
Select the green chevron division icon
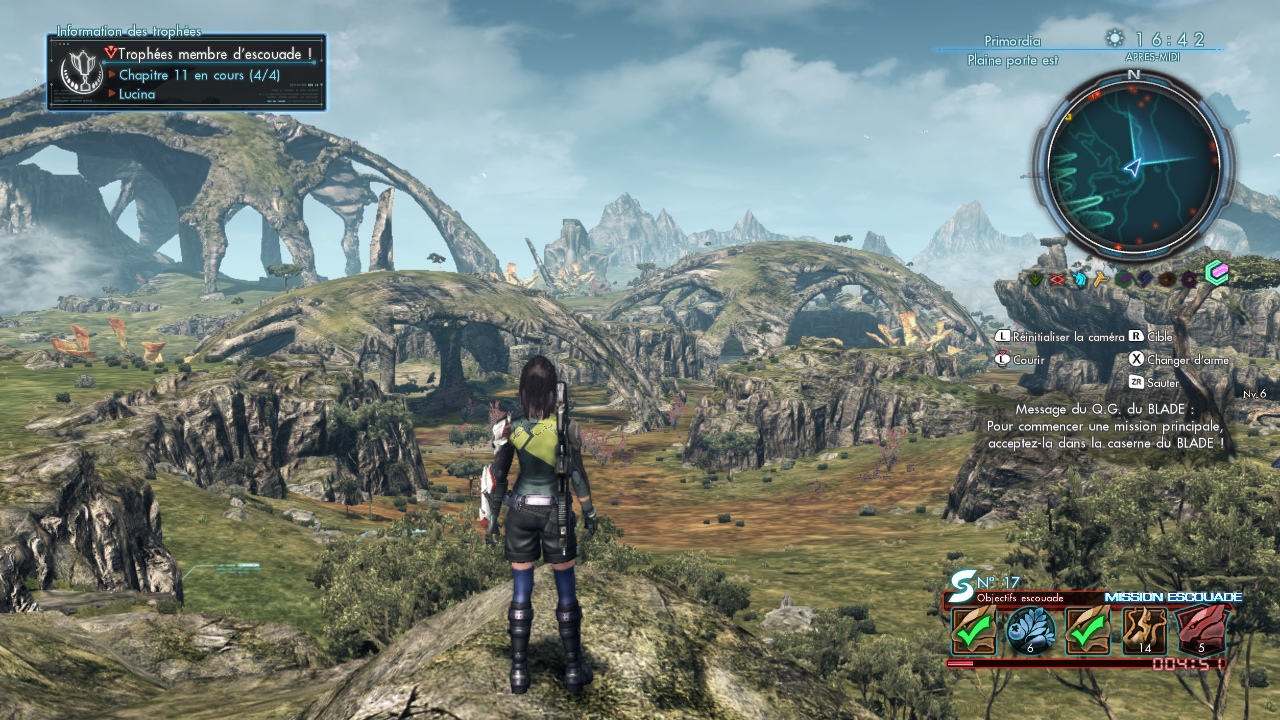pyautogui.click(x=1035, y=279)
